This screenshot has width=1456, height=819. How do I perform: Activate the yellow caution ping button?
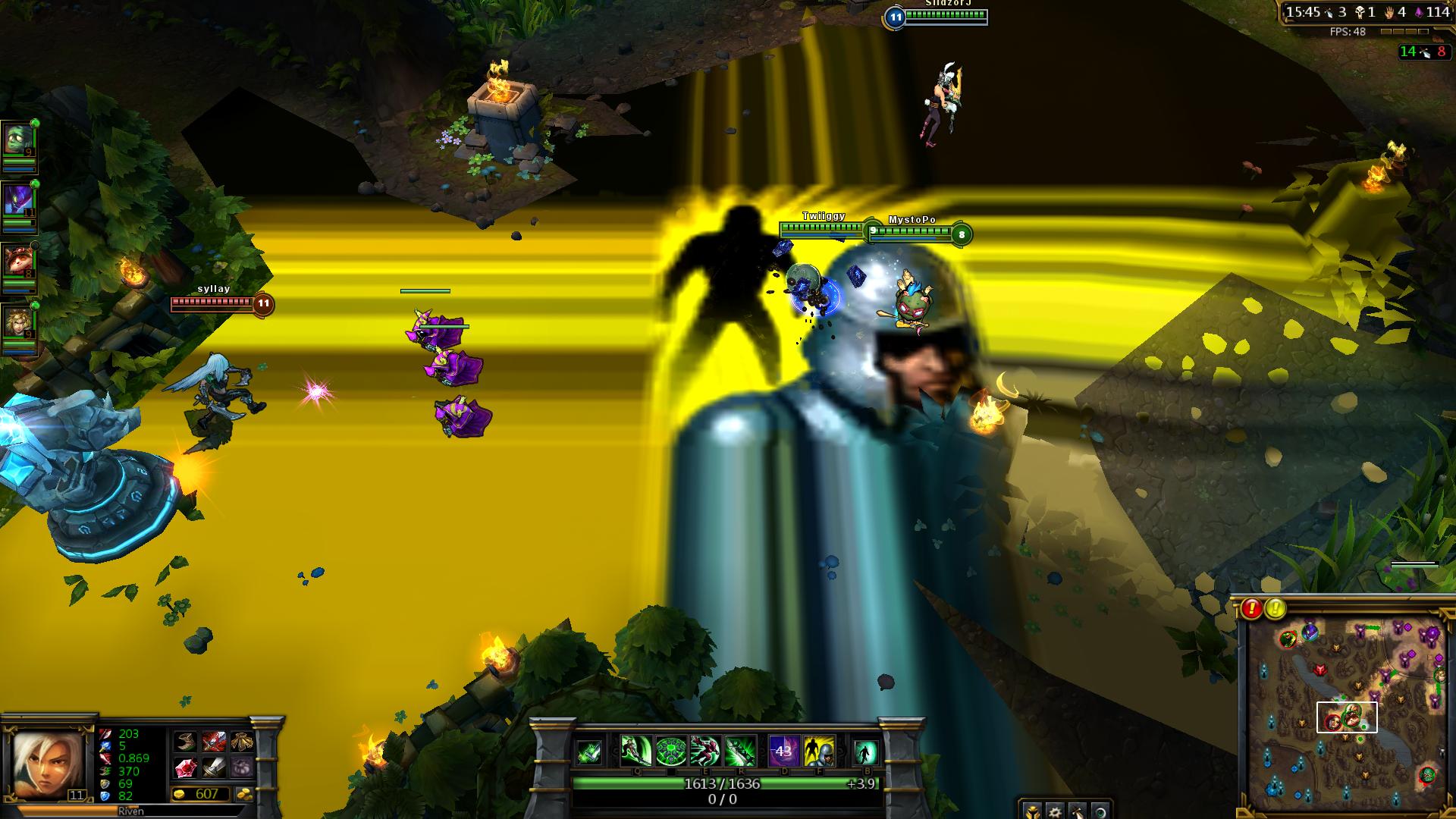tap(1276, 608)
